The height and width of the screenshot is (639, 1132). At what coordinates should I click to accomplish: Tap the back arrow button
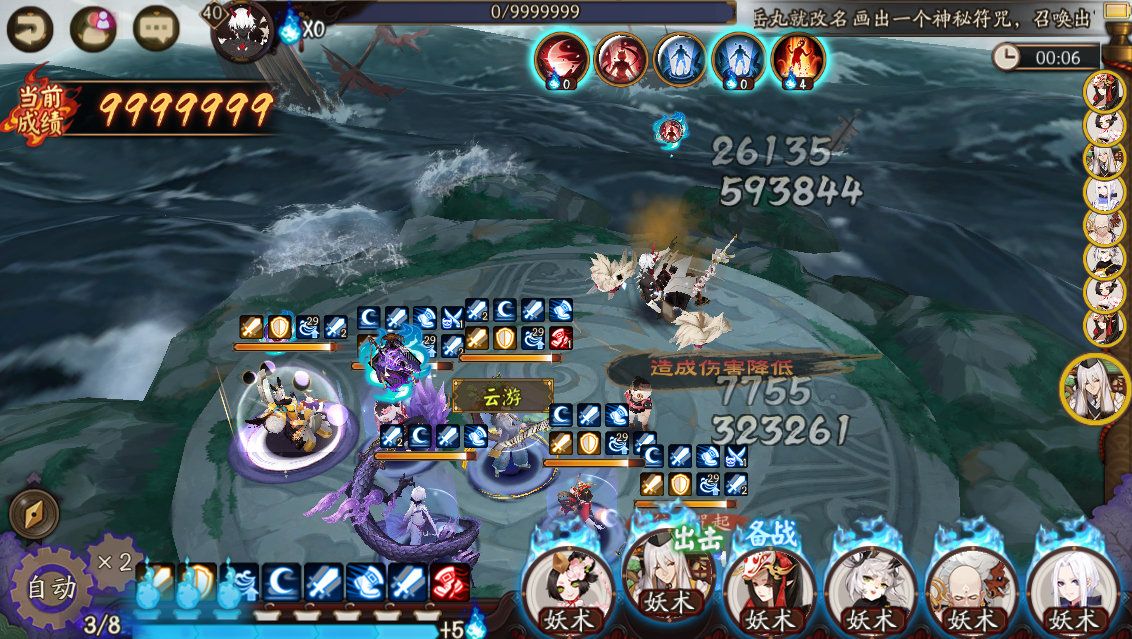click(29, 28)
